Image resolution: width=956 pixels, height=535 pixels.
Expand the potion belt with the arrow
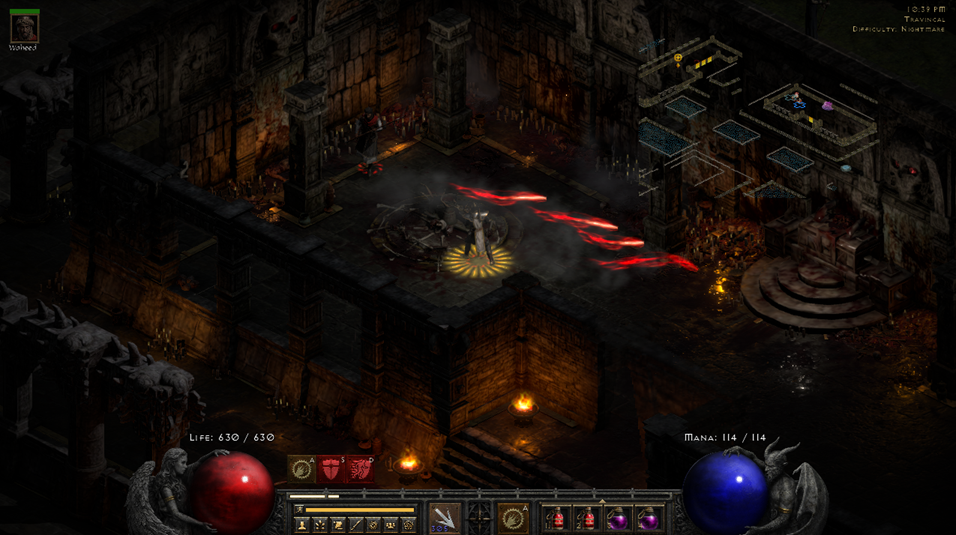click(x=602, y=500)
